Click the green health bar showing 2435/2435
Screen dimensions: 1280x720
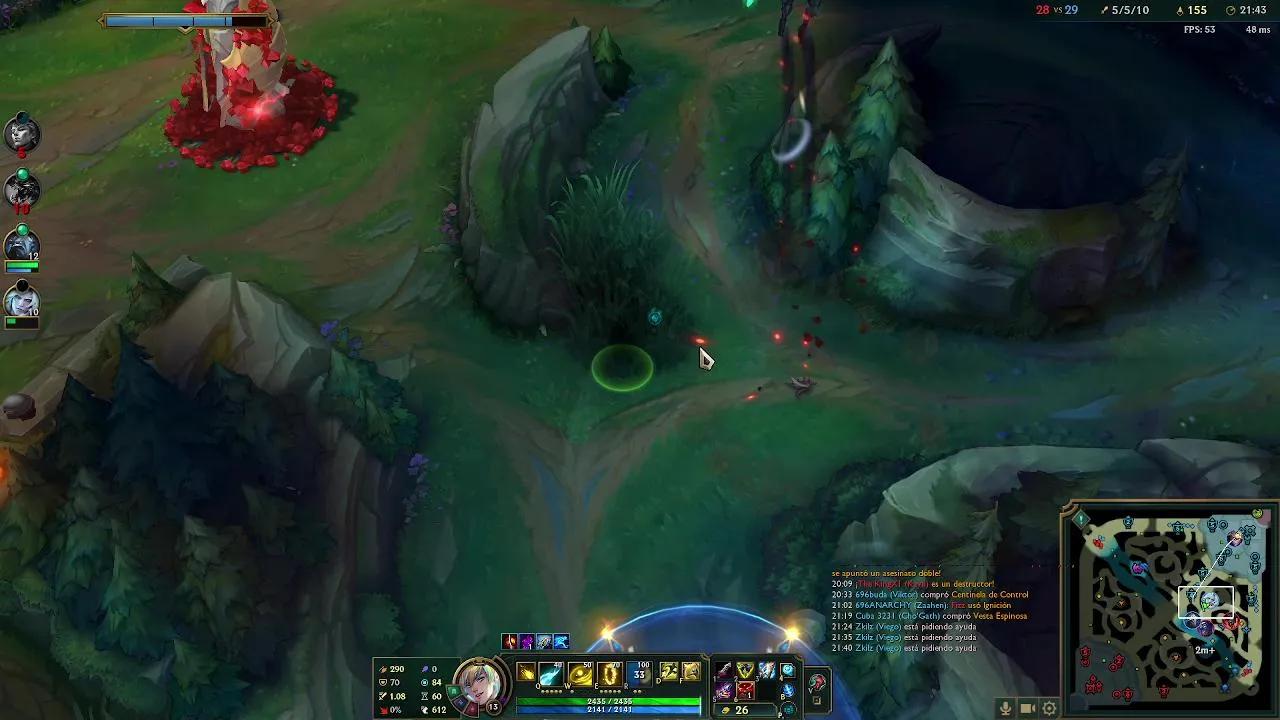point(610,700)
